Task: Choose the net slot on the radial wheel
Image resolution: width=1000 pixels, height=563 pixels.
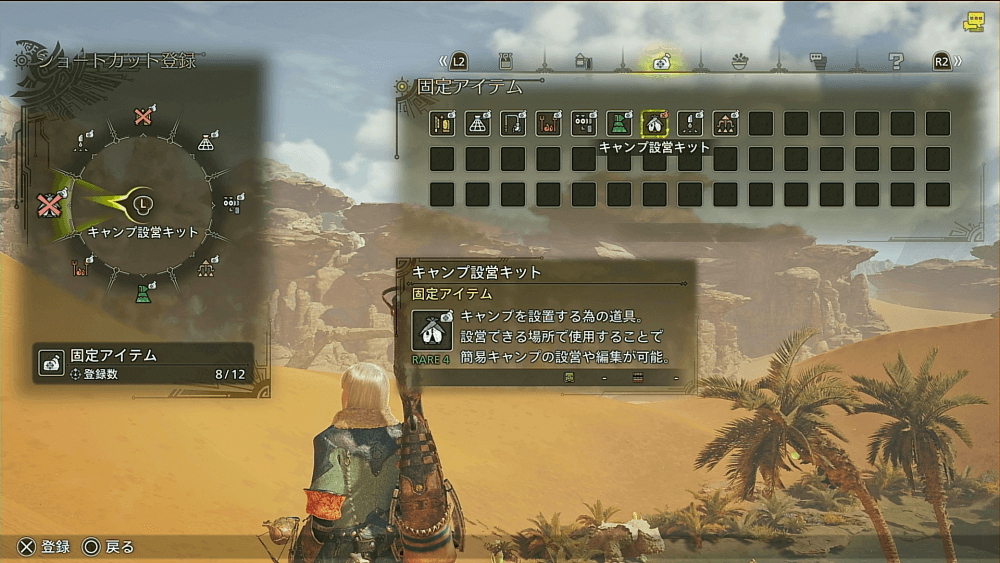Action: [205, 143]
